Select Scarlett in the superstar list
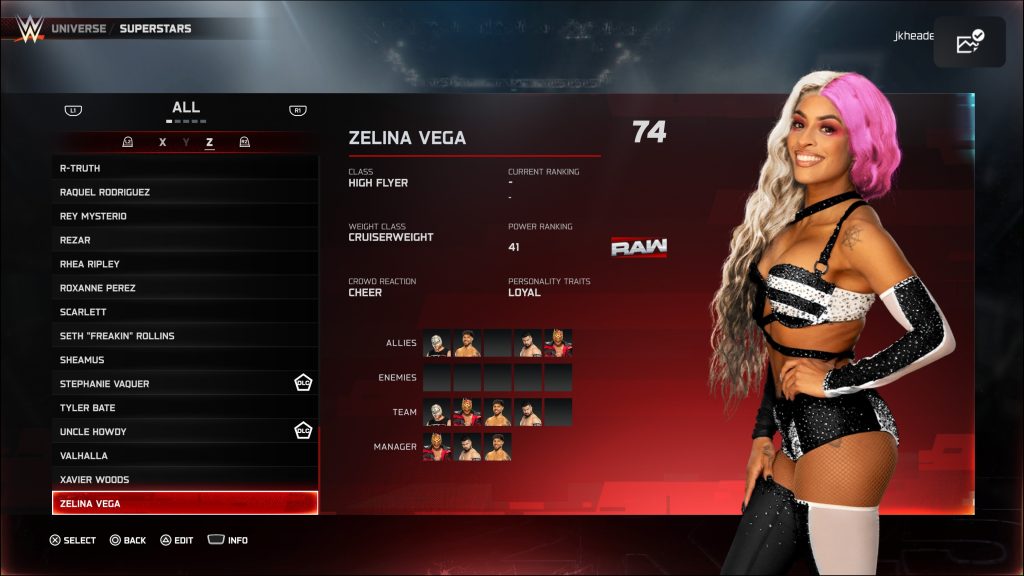Image resolution: width=1024 pixels, height=576 pixels. pyautogui.click(x=185, y=312)
